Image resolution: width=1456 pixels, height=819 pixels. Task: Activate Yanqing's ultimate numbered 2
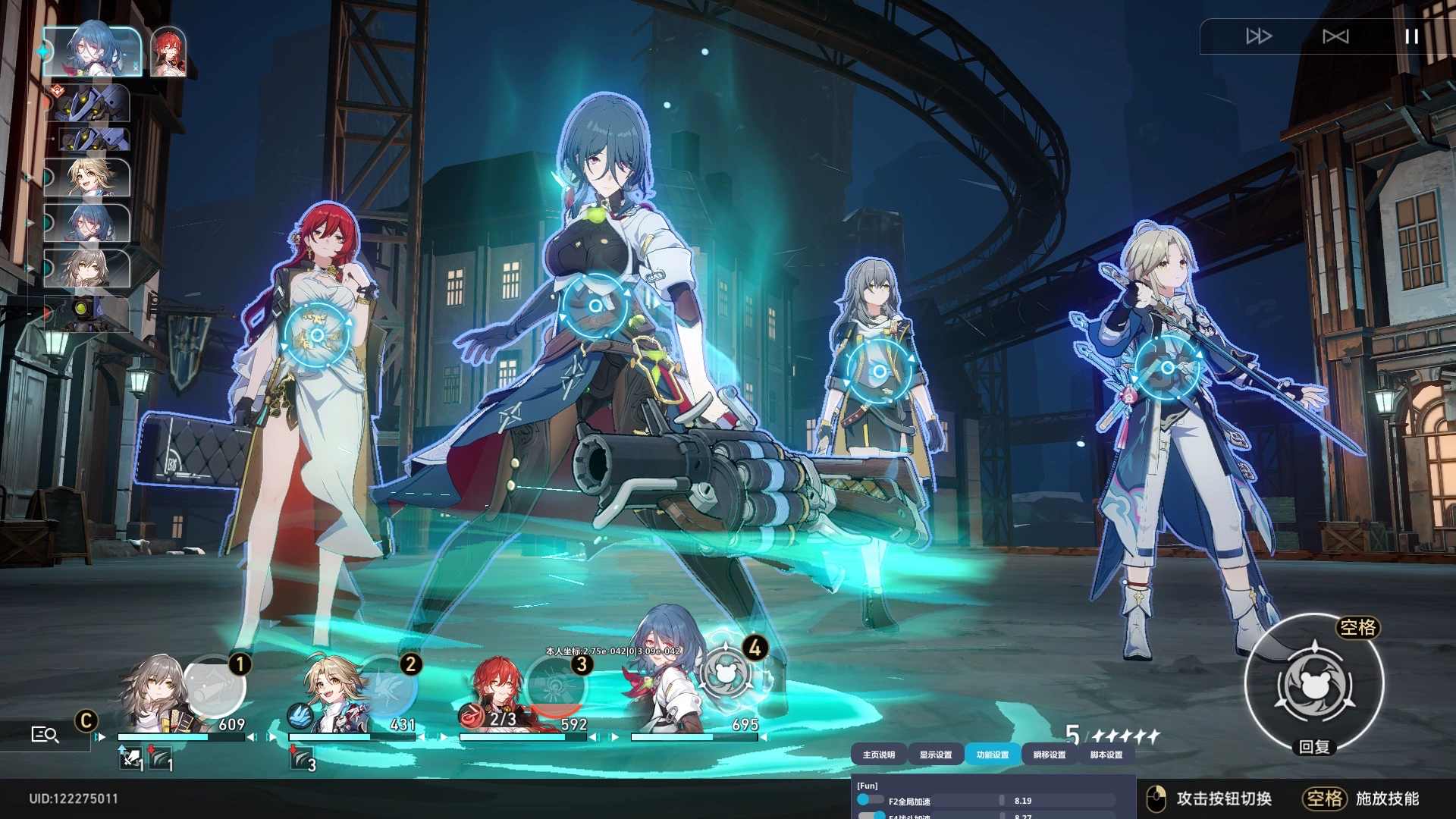pyautogui.click(x=388, y=686)
